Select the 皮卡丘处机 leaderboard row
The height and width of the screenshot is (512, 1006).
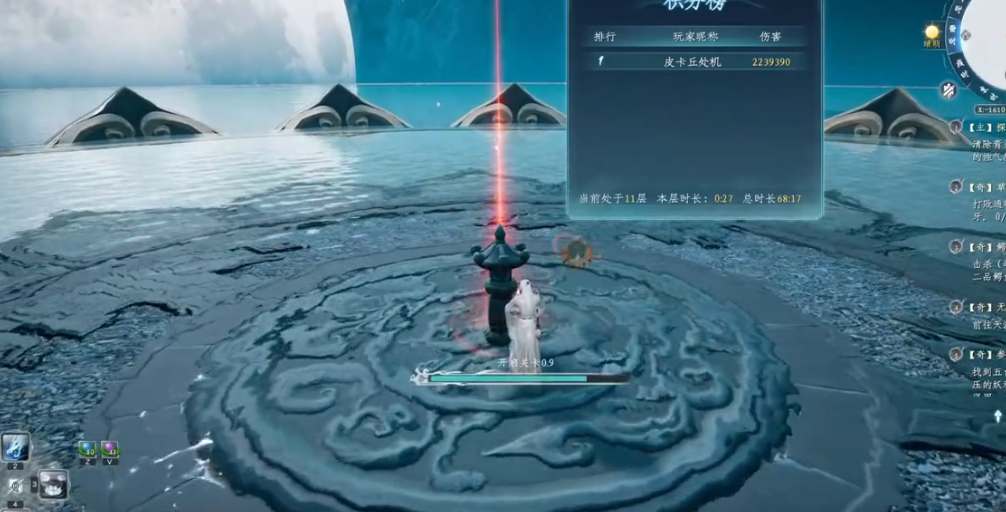tap(694, 62)
